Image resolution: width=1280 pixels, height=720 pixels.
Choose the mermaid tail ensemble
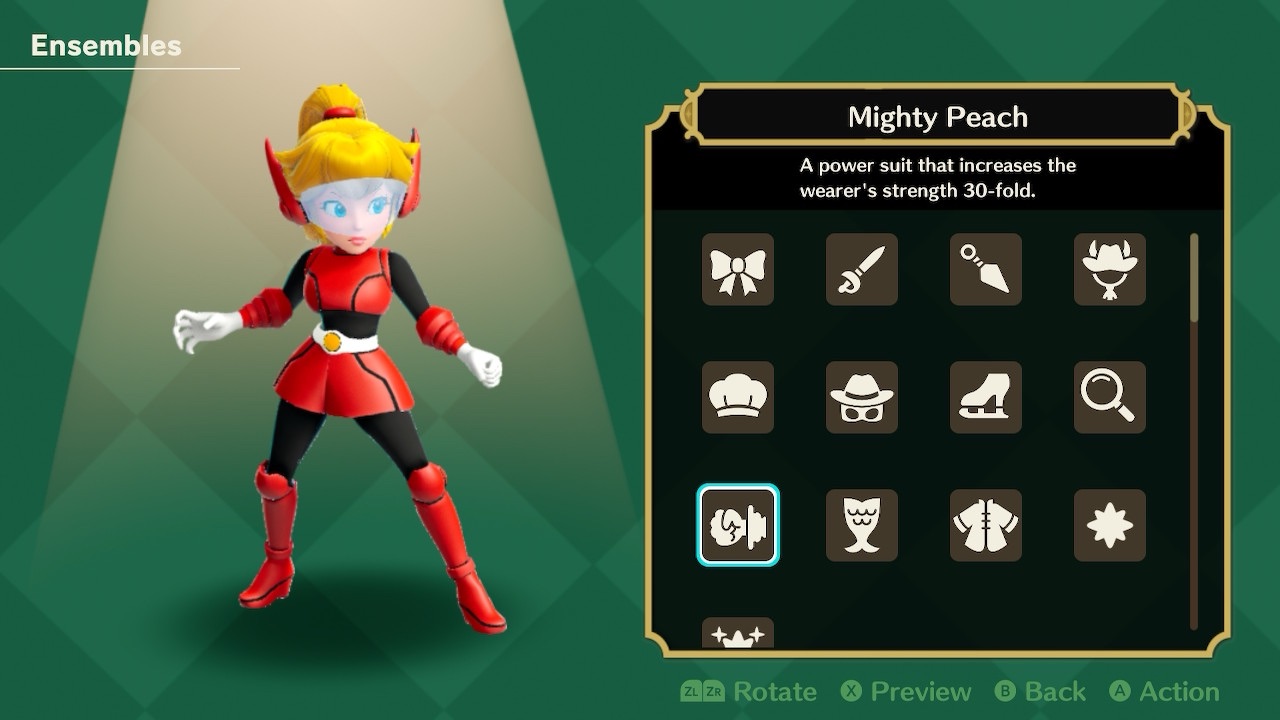[x=862, y=525]
